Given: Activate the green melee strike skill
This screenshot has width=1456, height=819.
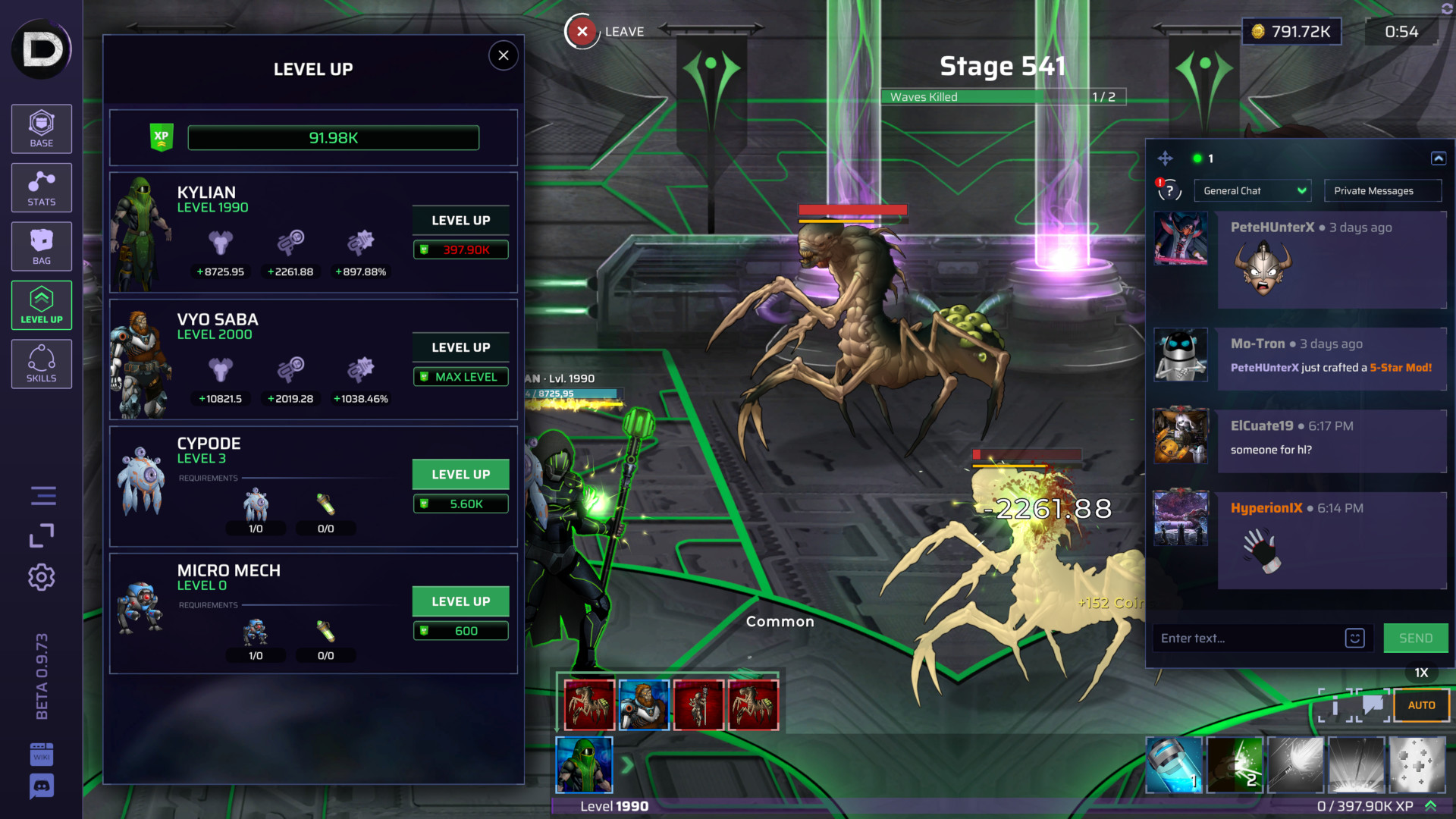Looking at the screenshot, I should 1234,765.
